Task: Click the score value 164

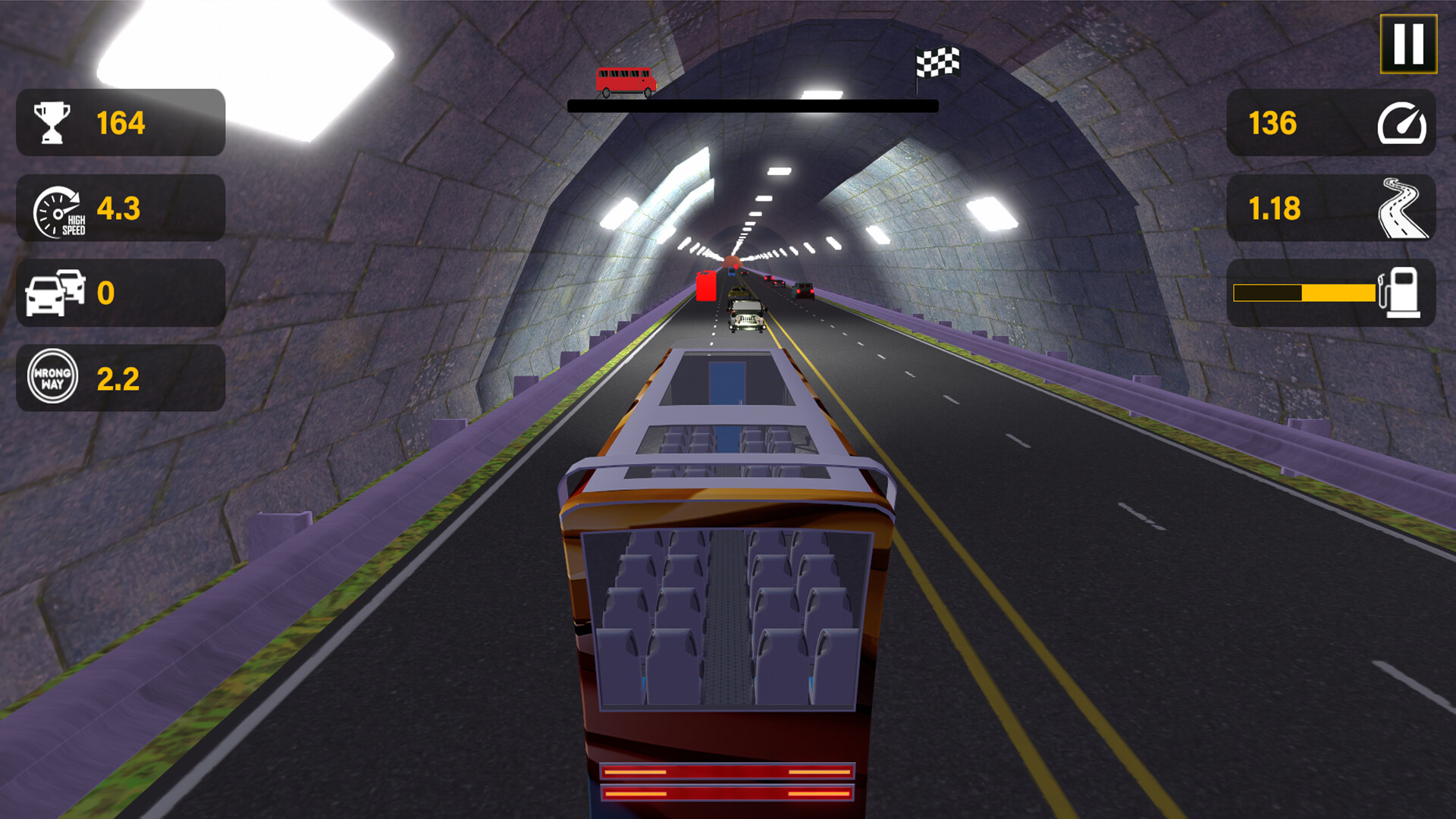Action: (121, 123)
